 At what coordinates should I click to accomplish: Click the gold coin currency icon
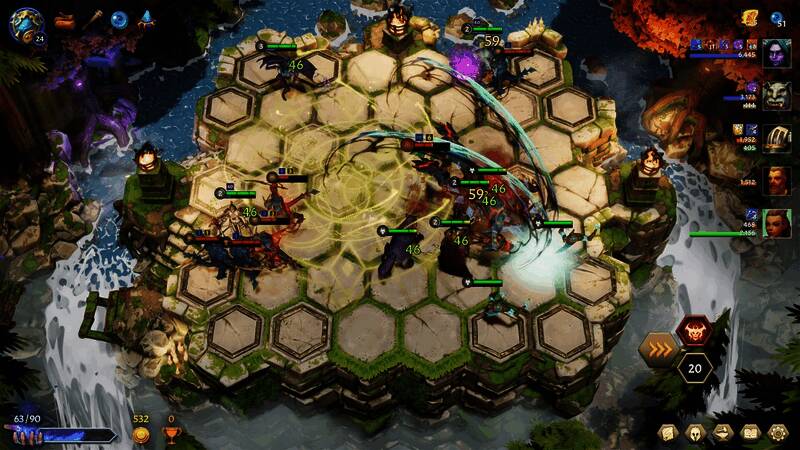(x=141, y=434)
